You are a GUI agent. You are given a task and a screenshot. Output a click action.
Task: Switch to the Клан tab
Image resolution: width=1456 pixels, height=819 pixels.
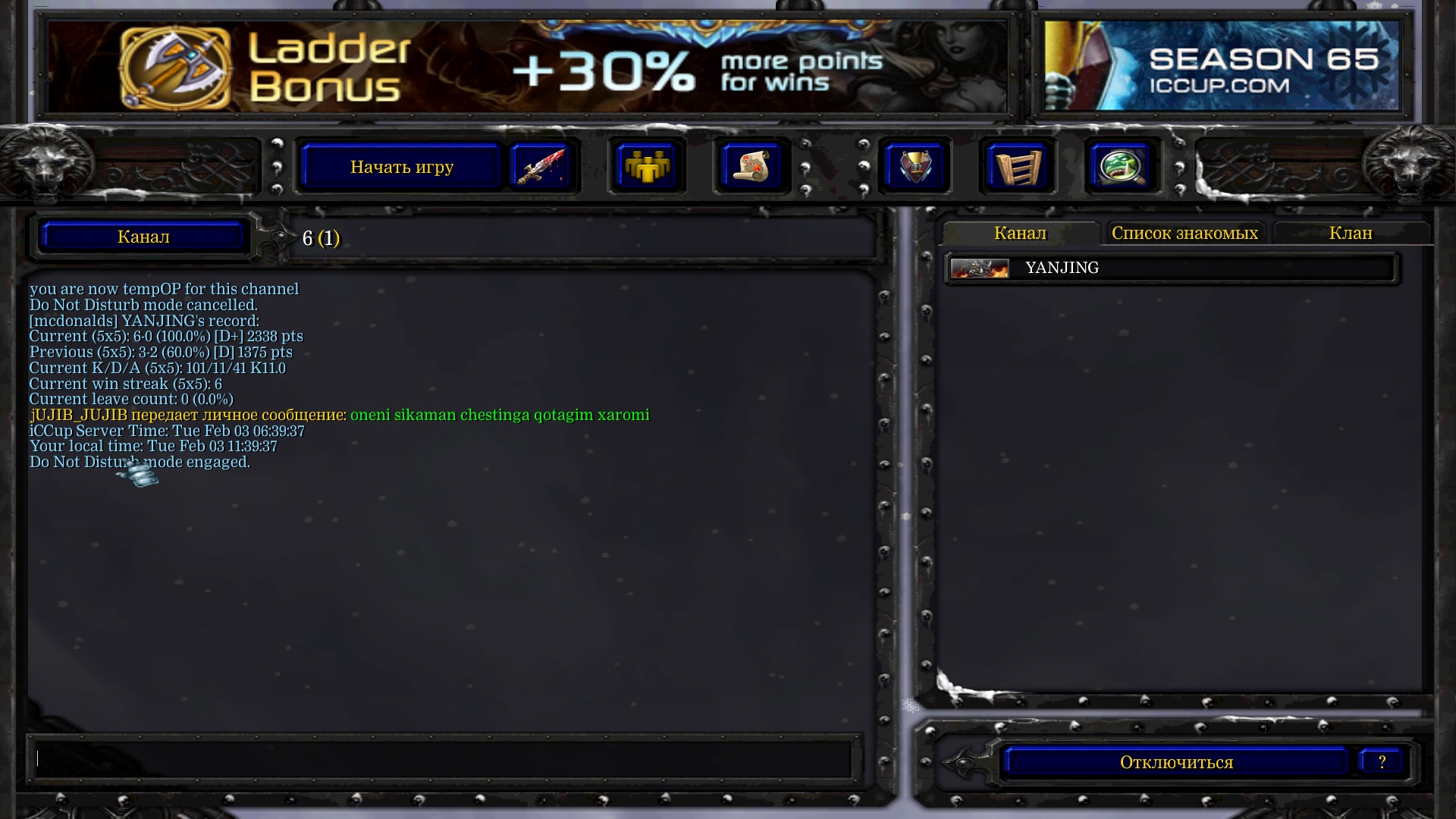coord(1351,234)
